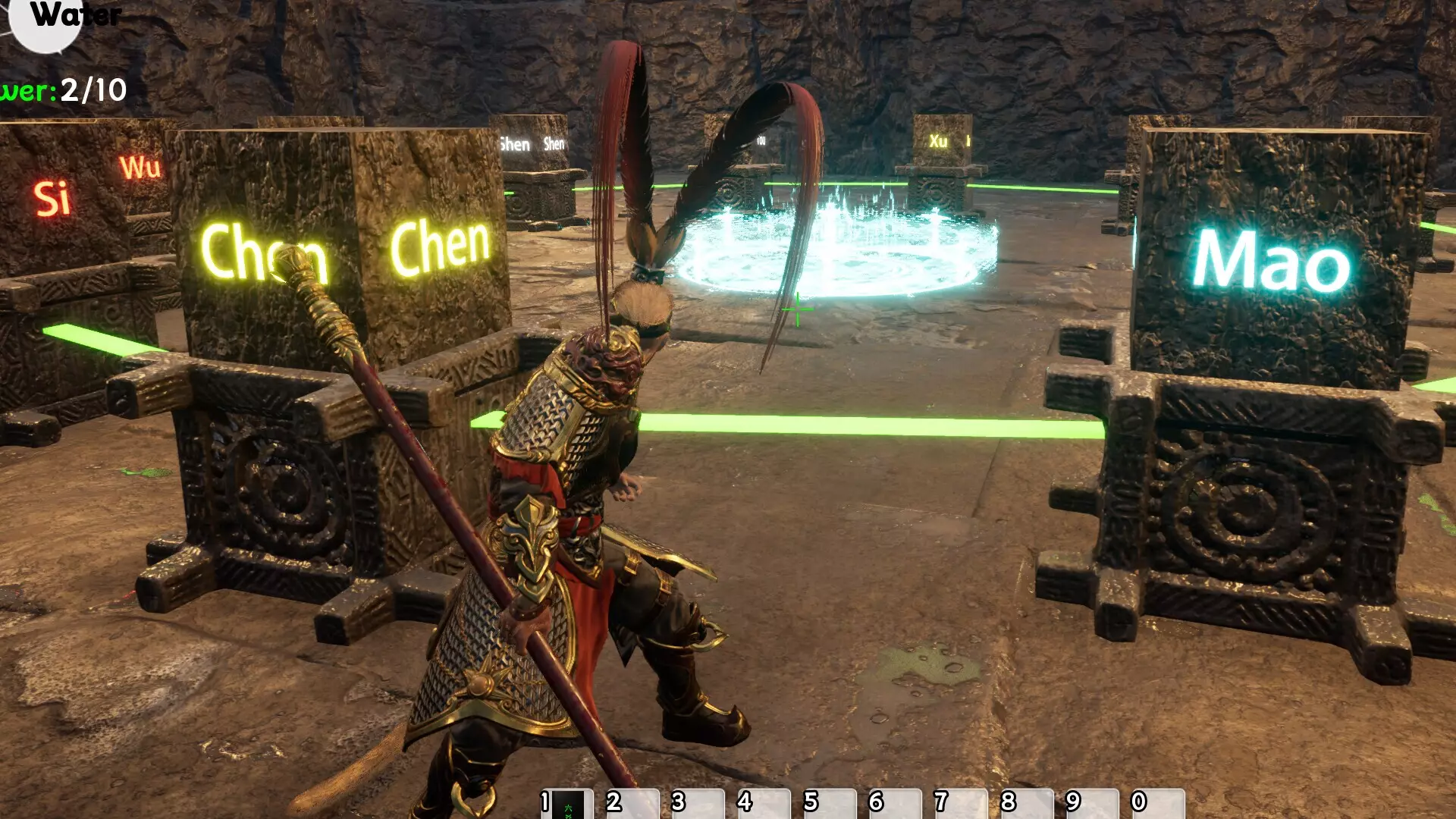1456x819 pixels.
Task: Select hotbar slot 1 with the item
Action: pos(567,804)
